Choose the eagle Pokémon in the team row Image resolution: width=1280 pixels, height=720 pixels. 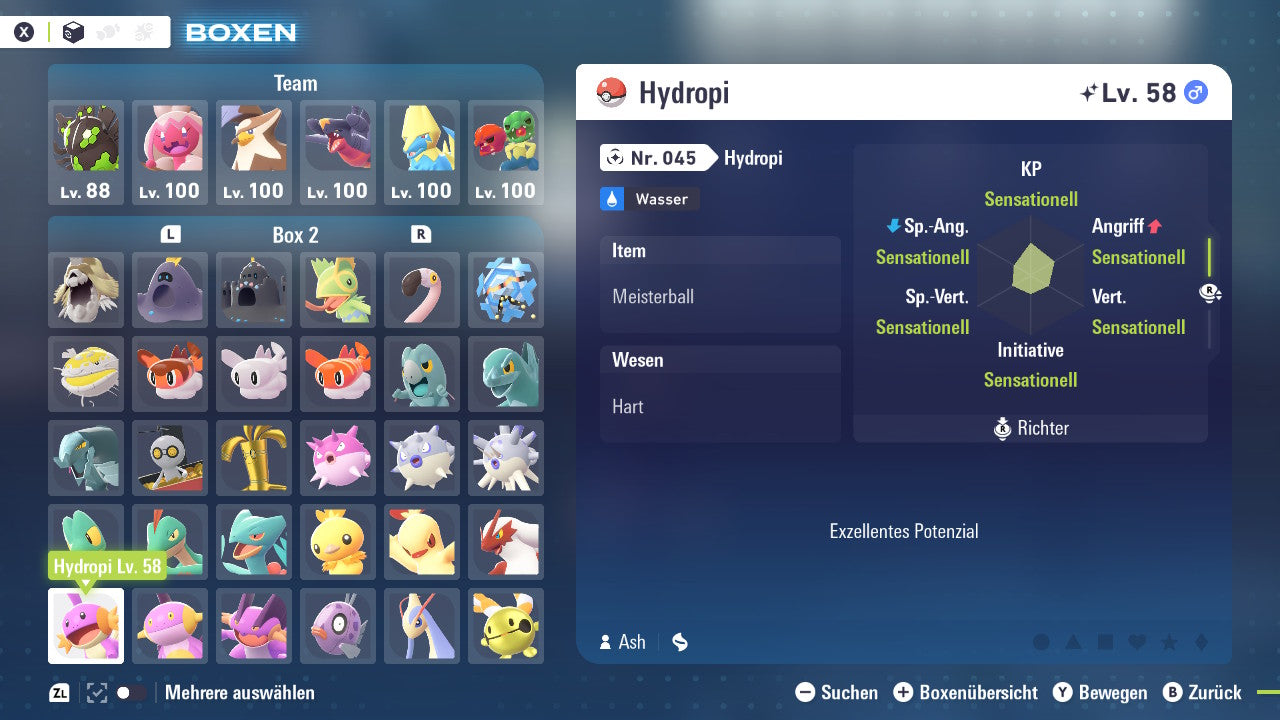click(x=254, y=152)
